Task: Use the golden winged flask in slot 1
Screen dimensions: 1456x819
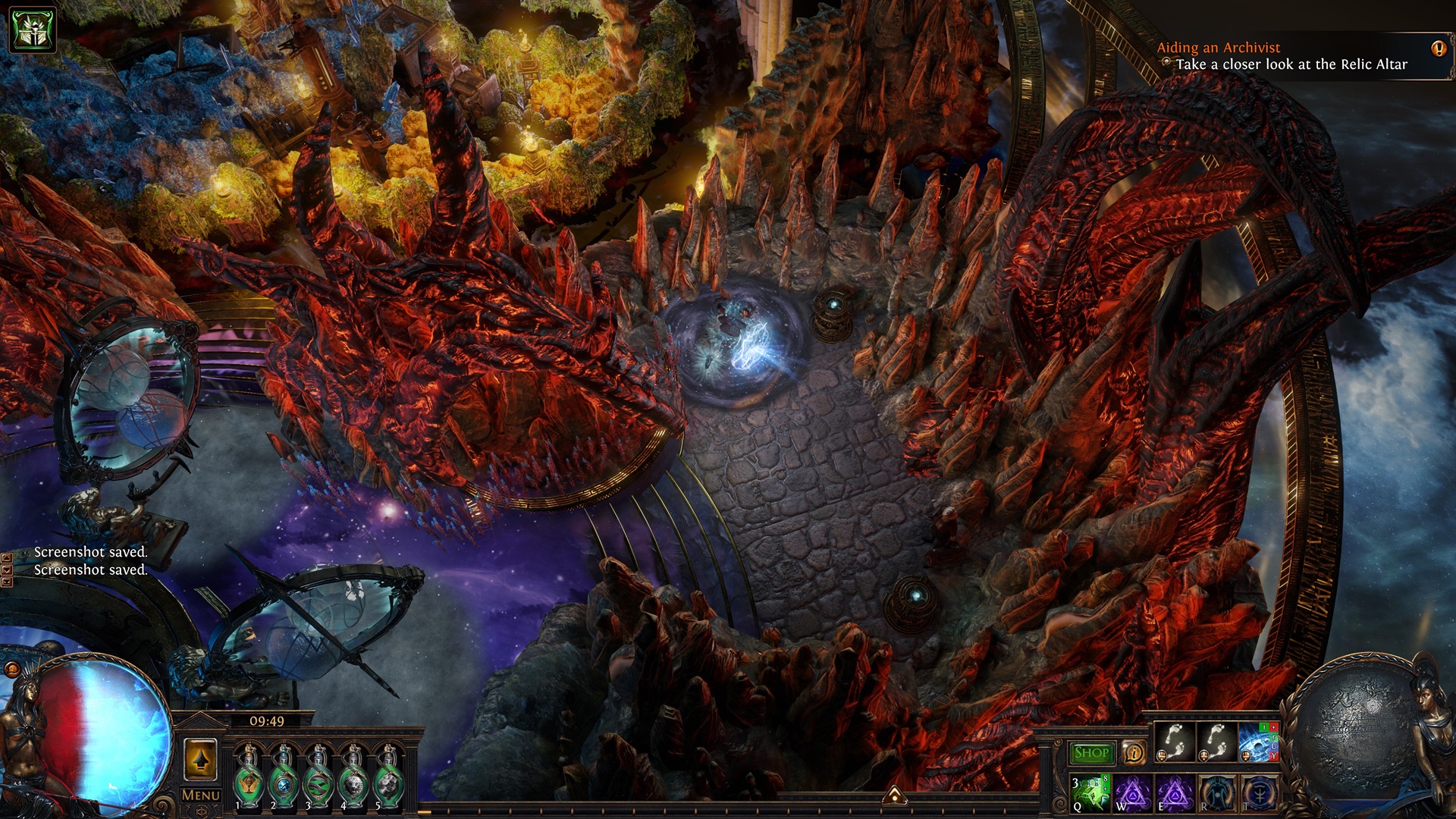Action: 249,778
